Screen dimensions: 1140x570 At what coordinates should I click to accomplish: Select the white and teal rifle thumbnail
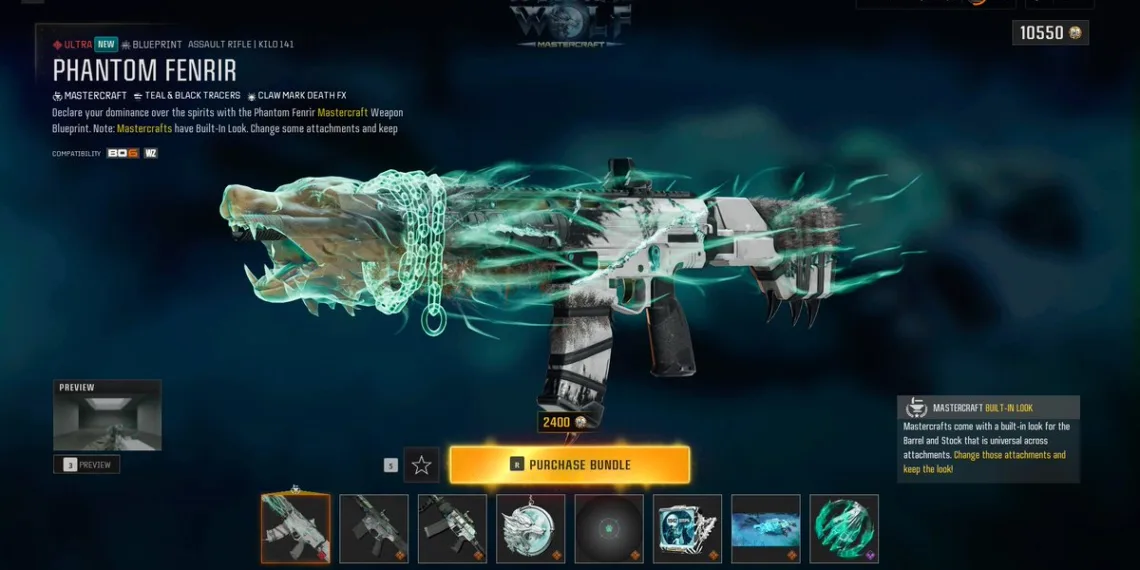click(452, 528)
